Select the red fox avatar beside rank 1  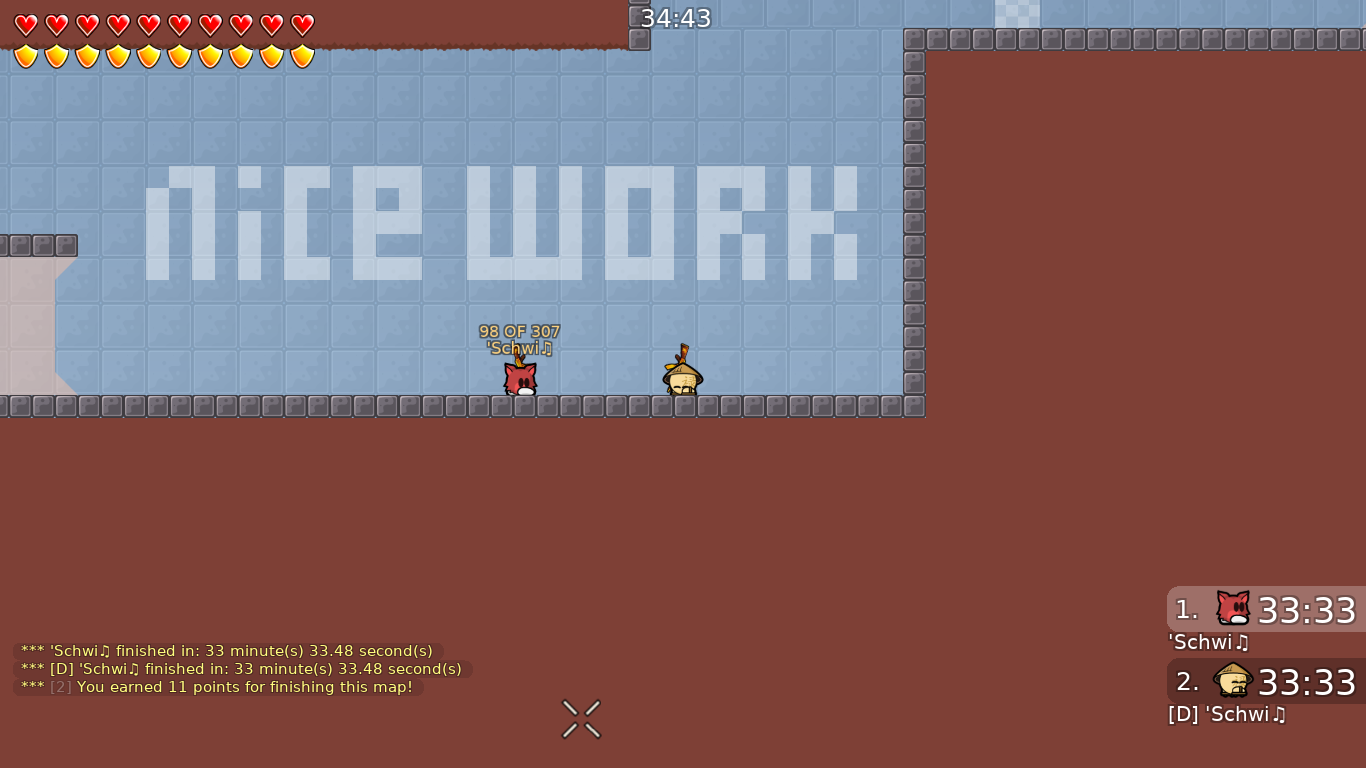pyautogui.click(x=1232, y=606)
